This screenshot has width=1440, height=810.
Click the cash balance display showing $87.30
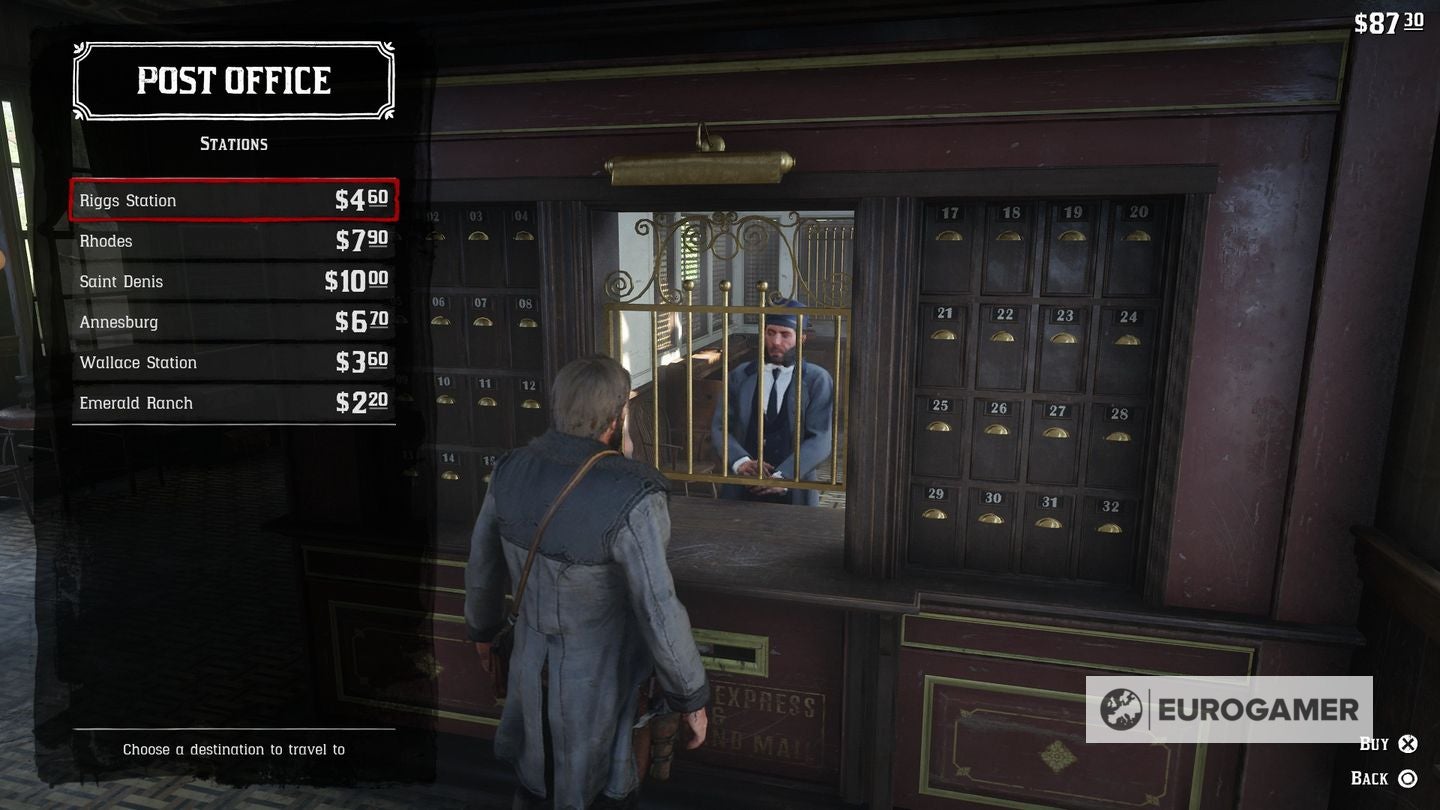pos(1390,22)
